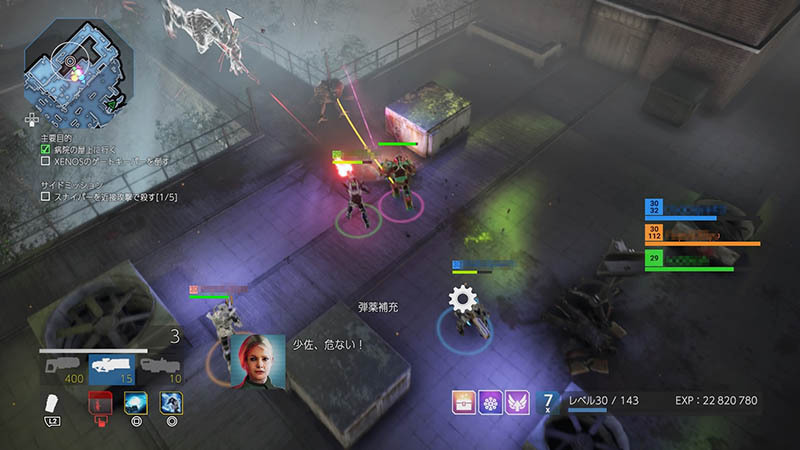Screen dimensions: 800x450
Task: Select the green level 29 squad member
Action: point(690,259)
